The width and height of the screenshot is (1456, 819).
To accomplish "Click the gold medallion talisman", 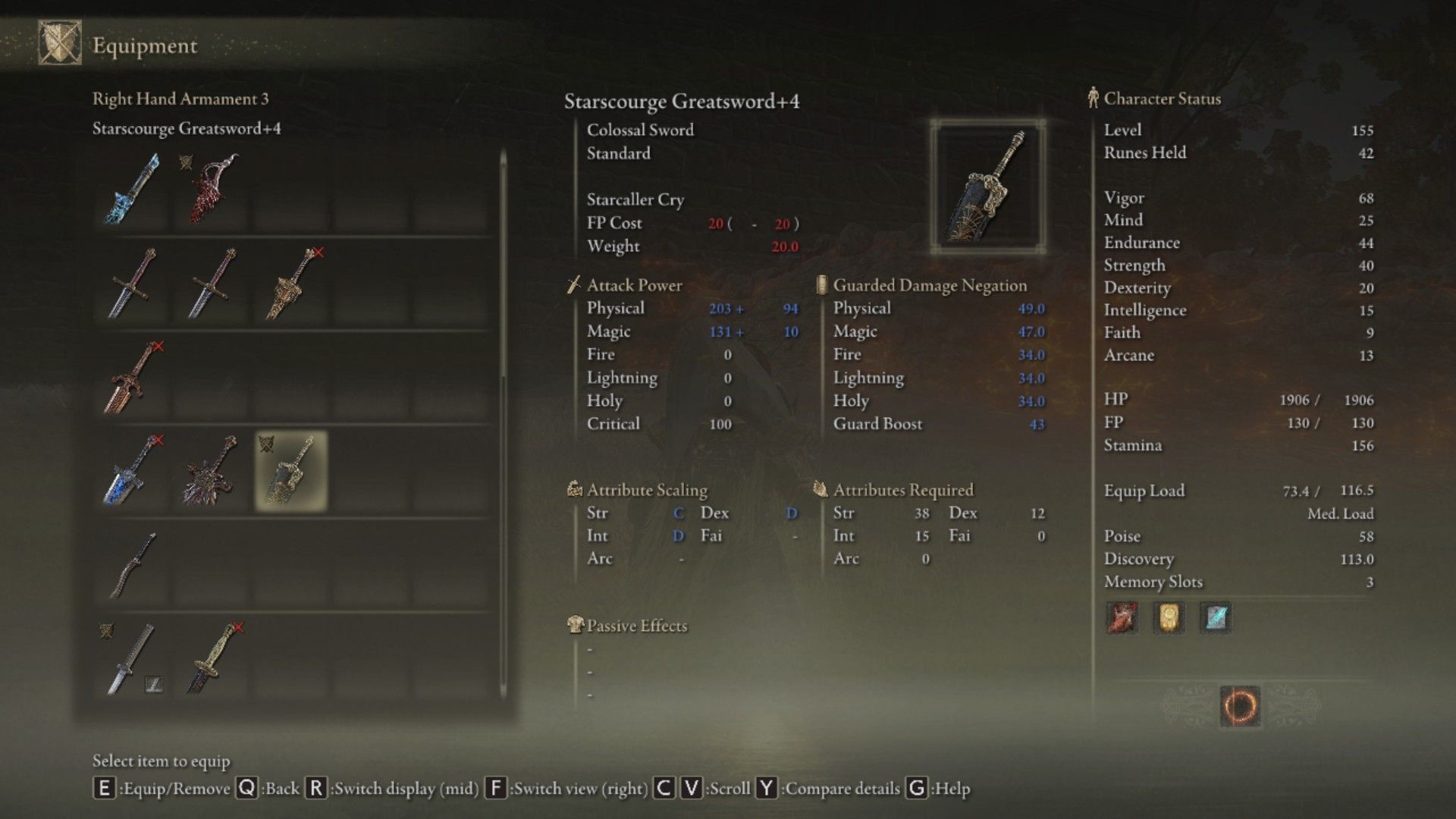I will click(1168, 617).
